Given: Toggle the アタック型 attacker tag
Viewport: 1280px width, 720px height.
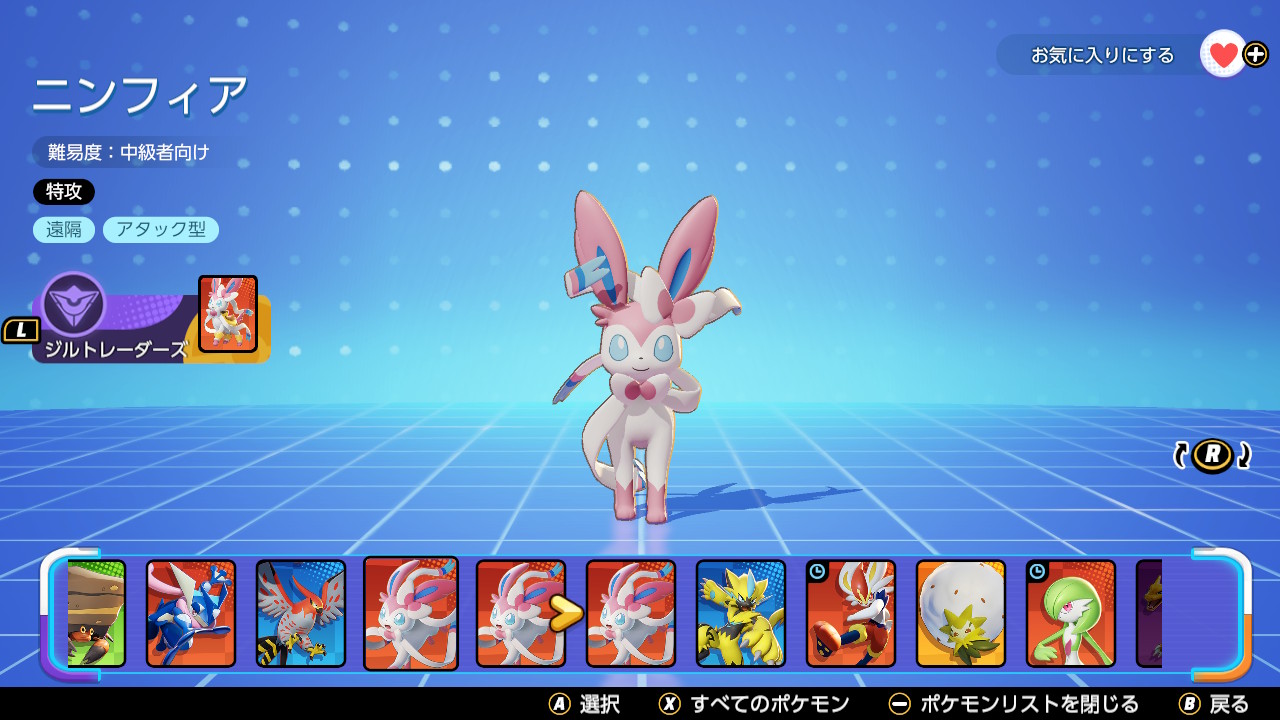Looking at the screenshot, I should pos(160,229).
